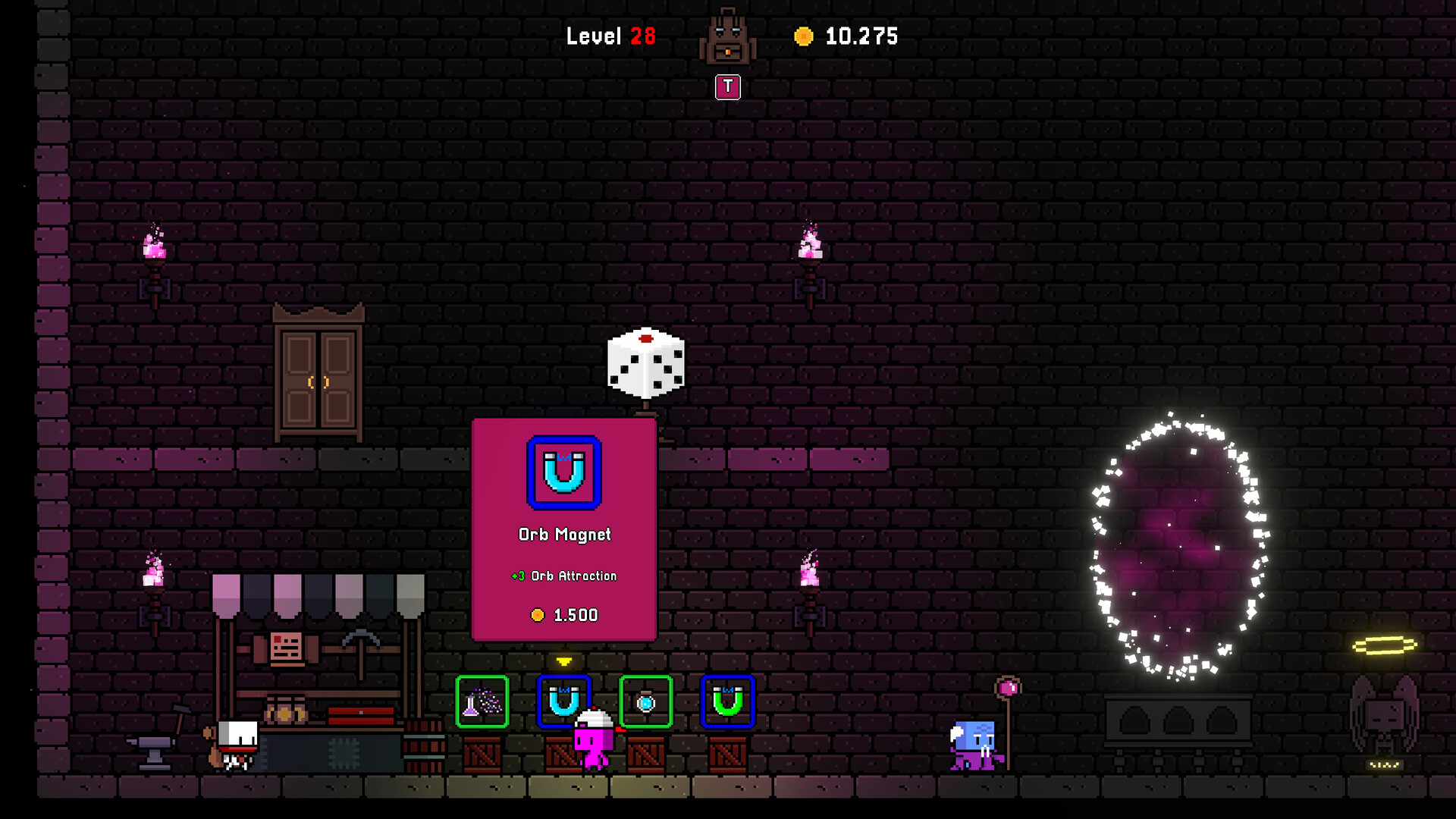Select the blue orb amulet shop item

pyautogui.click(x=645, y=704)
